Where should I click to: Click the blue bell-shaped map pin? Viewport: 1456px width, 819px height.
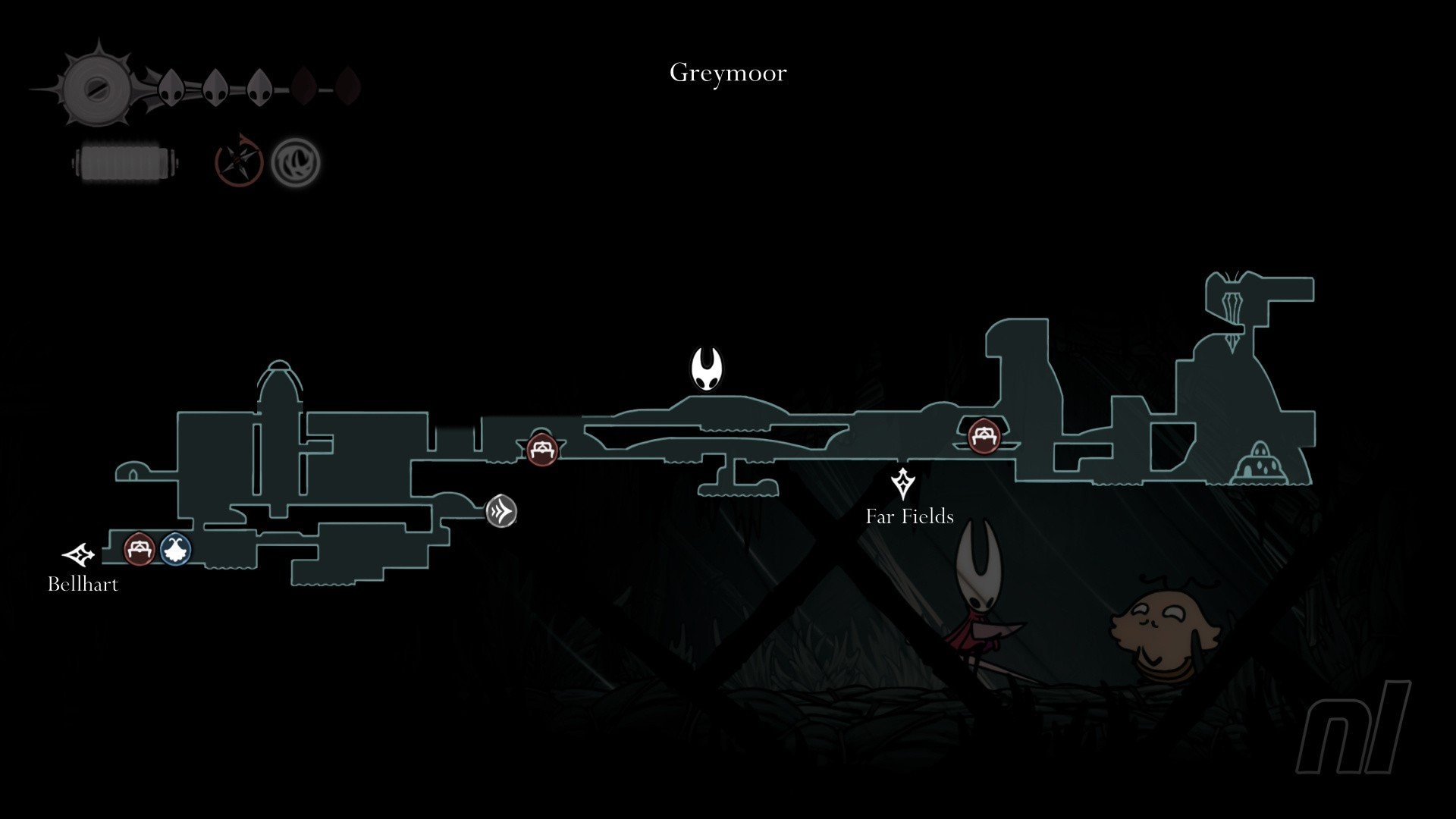(176, 548)
